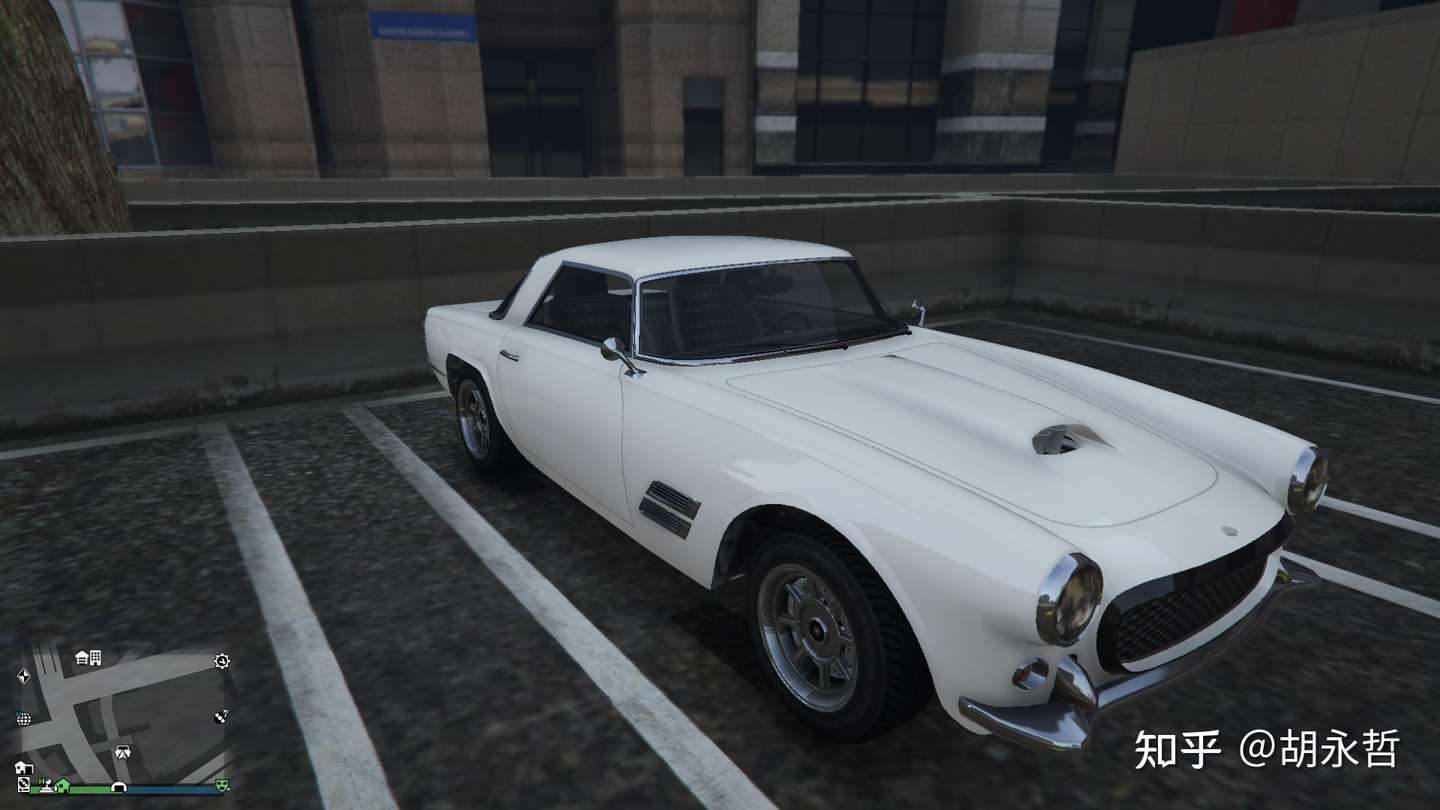Select the diamond jewelry blip on the minimap's left
This screenshot has width=1440, height=810.
click(x=23, y=676)
